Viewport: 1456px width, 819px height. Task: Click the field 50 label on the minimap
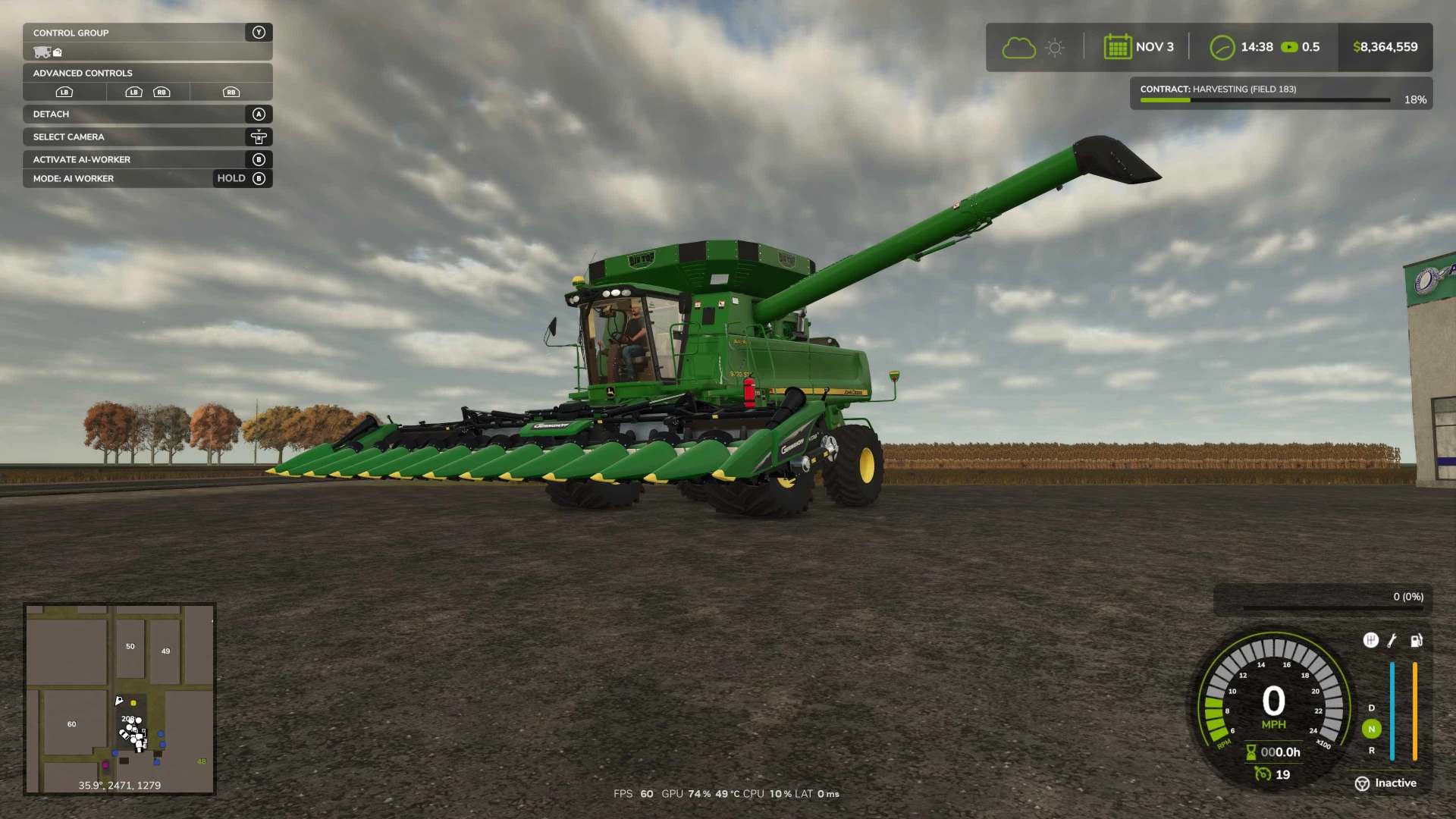[x=130, y=646]
